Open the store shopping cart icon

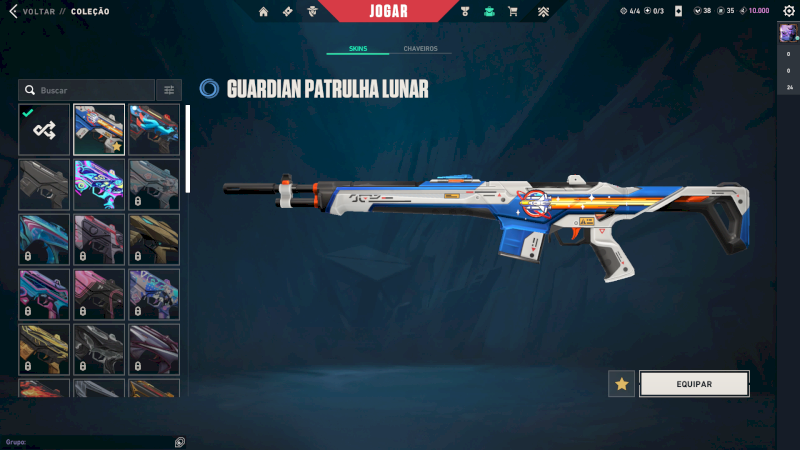click(513, 12)
